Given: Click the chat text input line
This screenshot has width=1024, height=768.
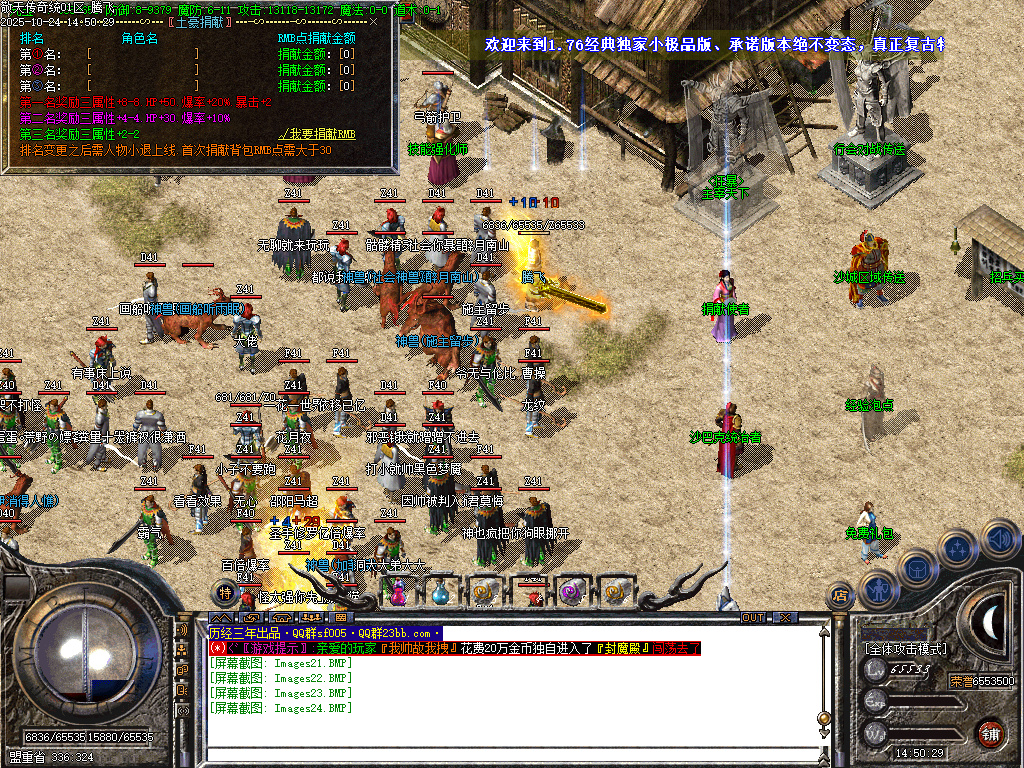Looking at the screenshot, I should point(510,755).
